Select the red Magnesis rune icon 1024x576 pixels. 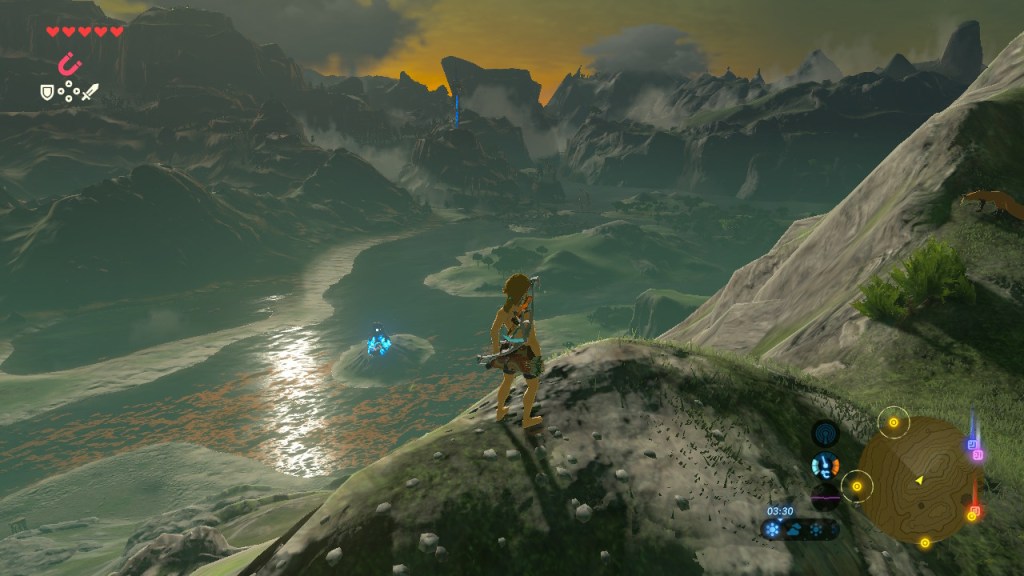(x=69, y=65)
